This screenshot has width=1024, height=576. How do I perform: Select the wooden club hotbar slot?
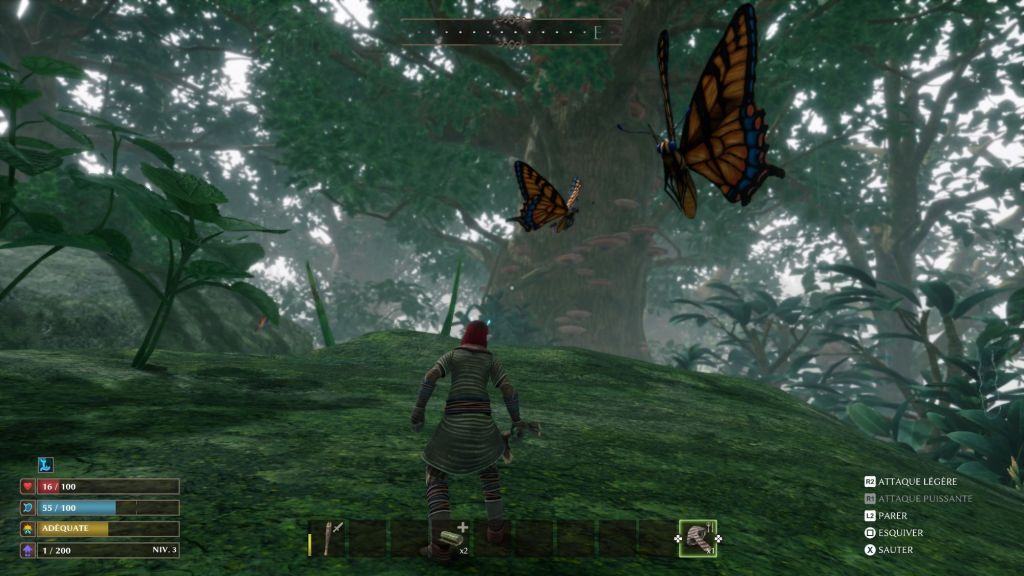pyautogui.click(x=328, y=539)
